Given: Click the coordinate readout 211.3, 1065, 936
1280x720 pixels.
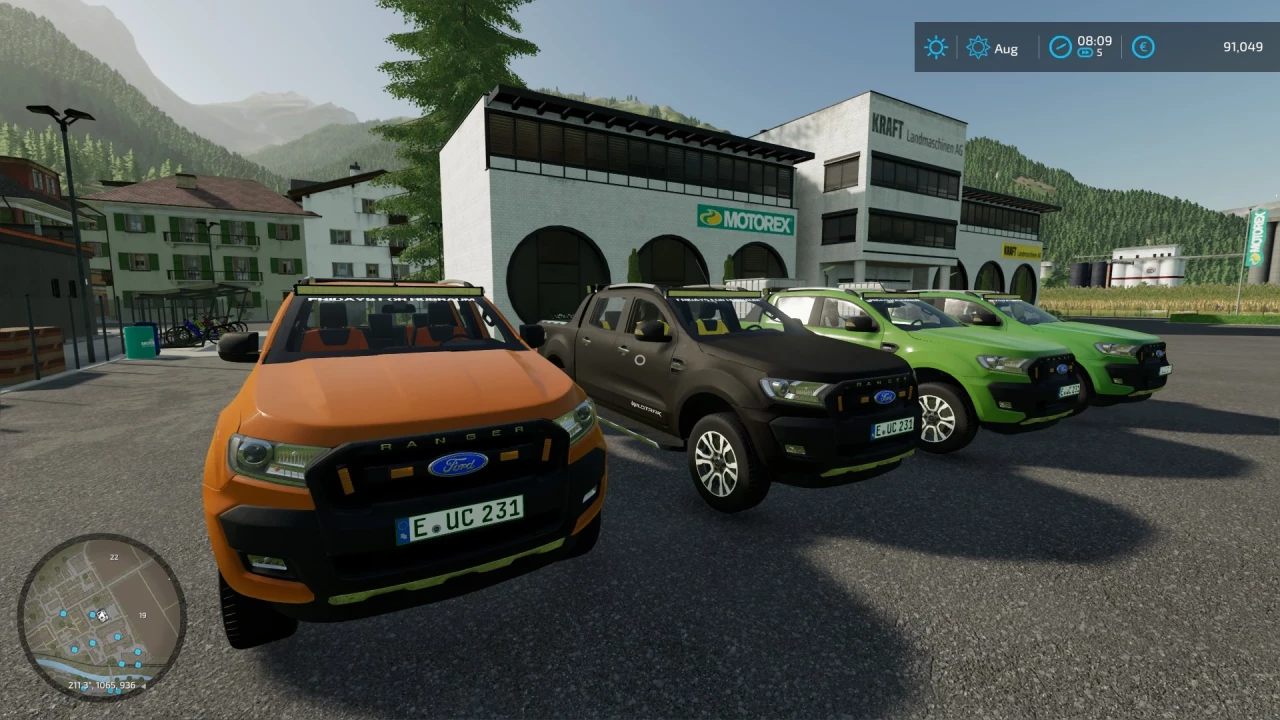Looking at the screenshot, I should [x=103, y=686].
